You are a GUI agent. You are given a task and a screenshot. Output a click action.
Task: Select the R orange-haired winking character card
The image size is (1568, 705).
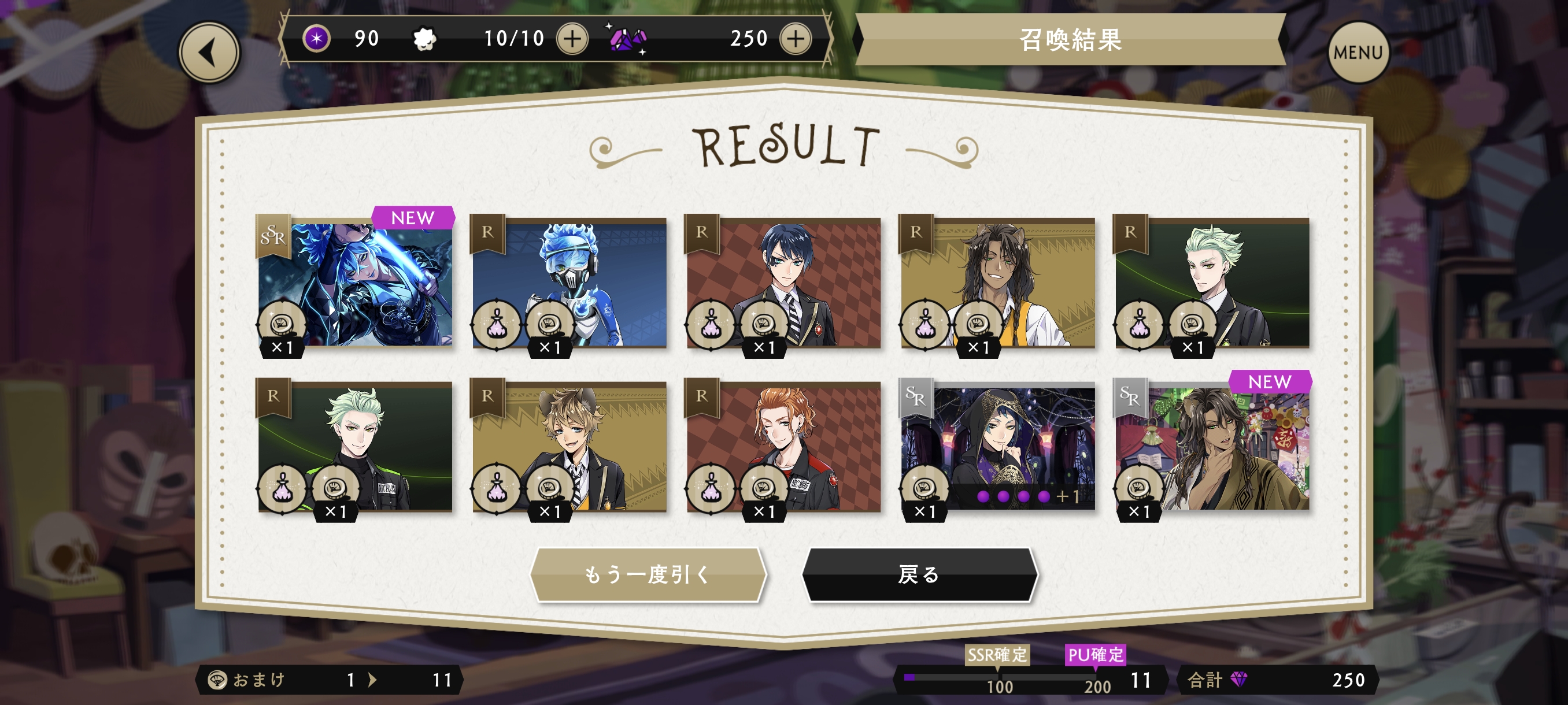(783, 447)
